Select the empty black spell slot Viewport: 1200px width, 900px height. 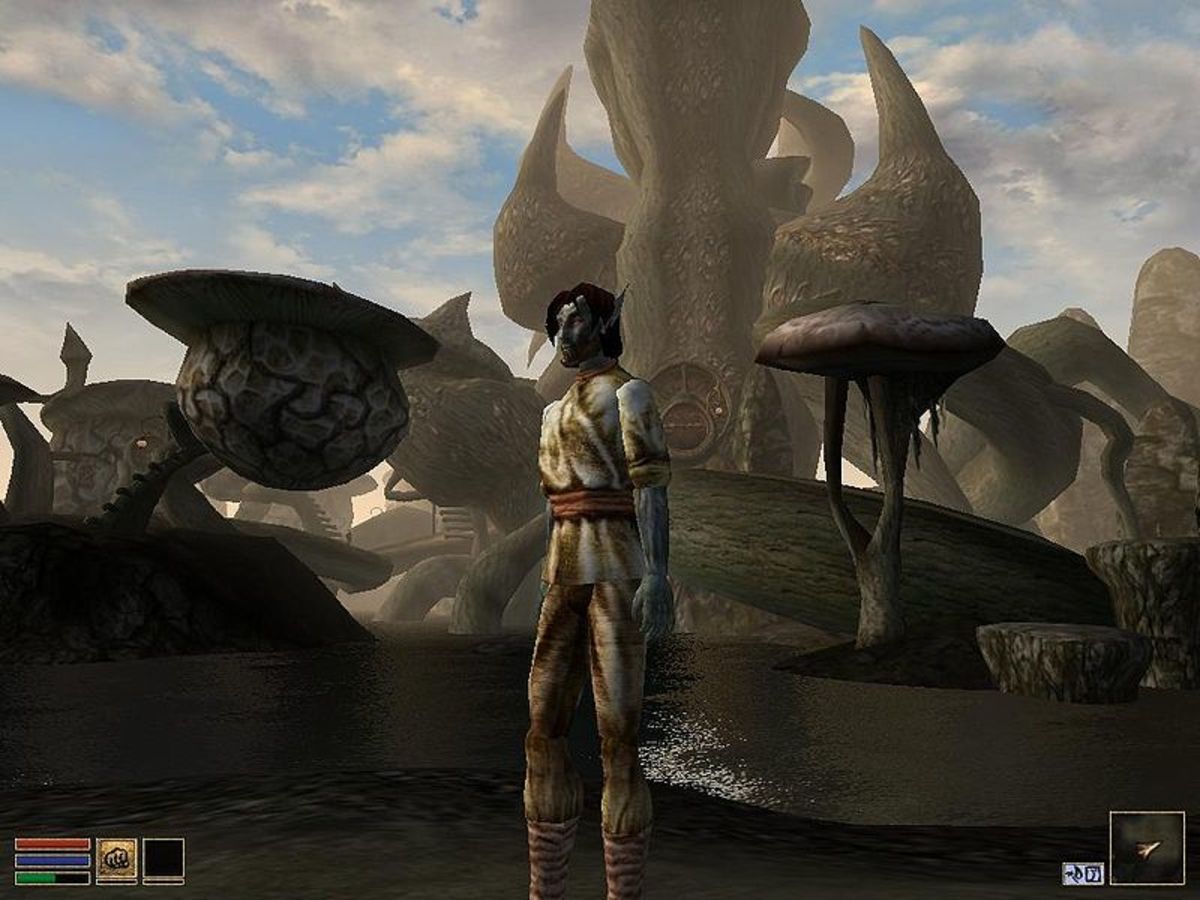point(163,859)
